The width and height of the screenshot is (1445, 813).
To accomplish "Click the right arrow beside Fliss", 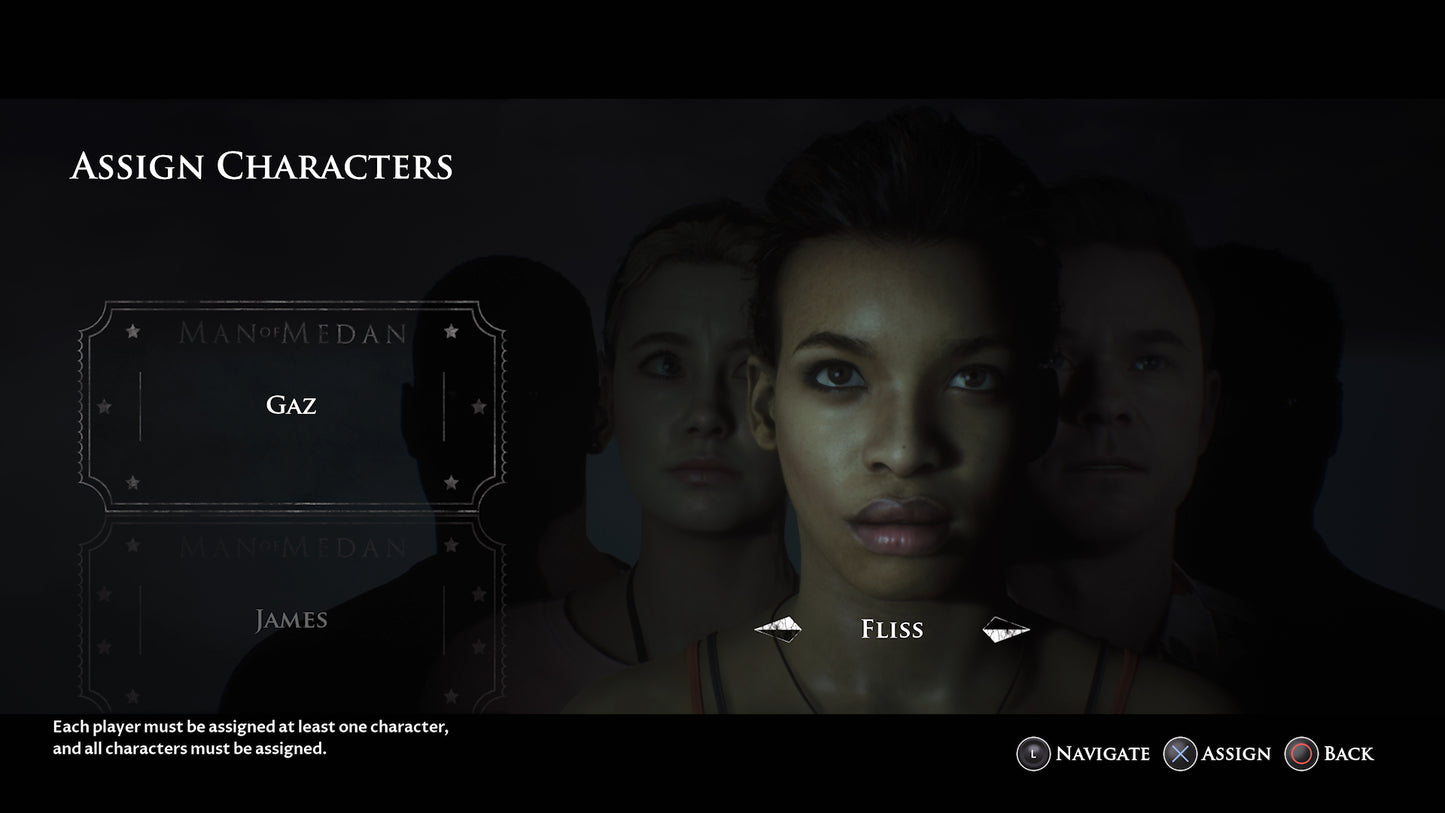I will coord(1005,629).
